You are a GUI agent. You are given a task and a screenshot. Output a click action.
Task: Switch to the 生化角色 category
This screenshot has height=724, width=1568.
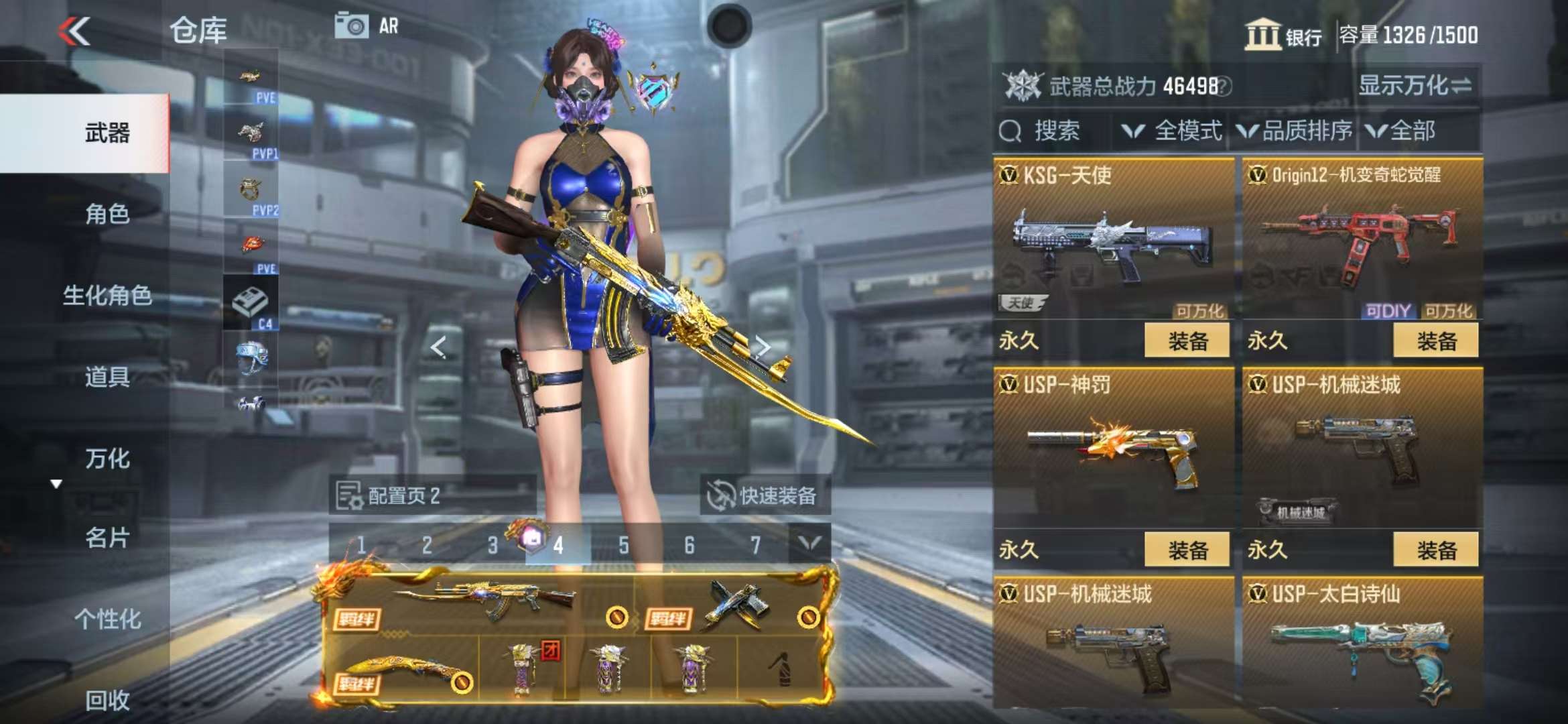(x=107, y=296)
